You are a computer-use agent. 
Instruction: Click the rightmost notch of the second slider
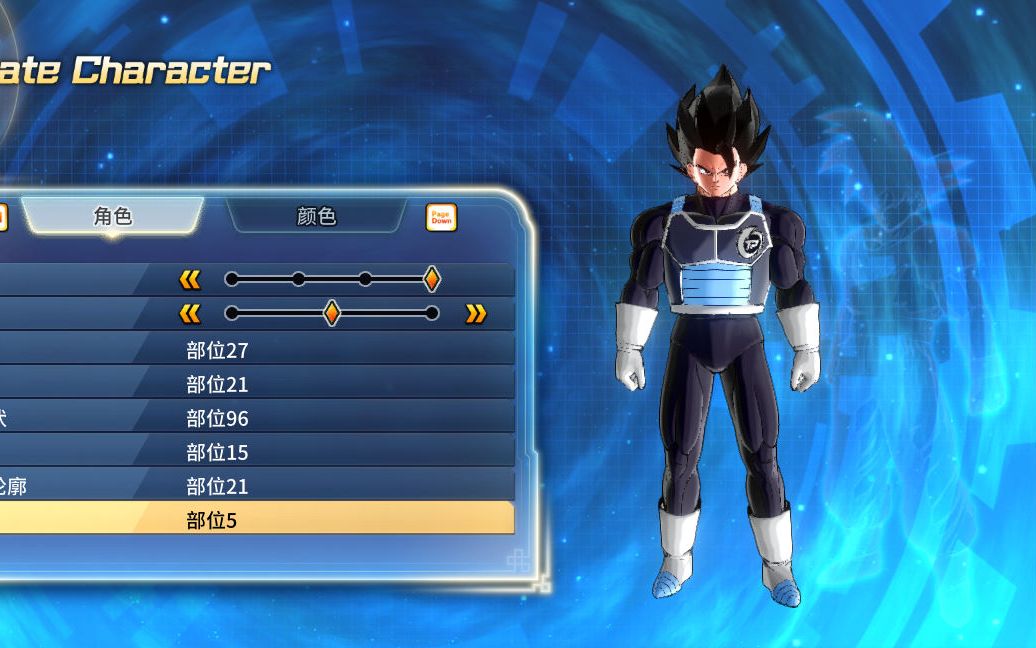click(432, 313)
